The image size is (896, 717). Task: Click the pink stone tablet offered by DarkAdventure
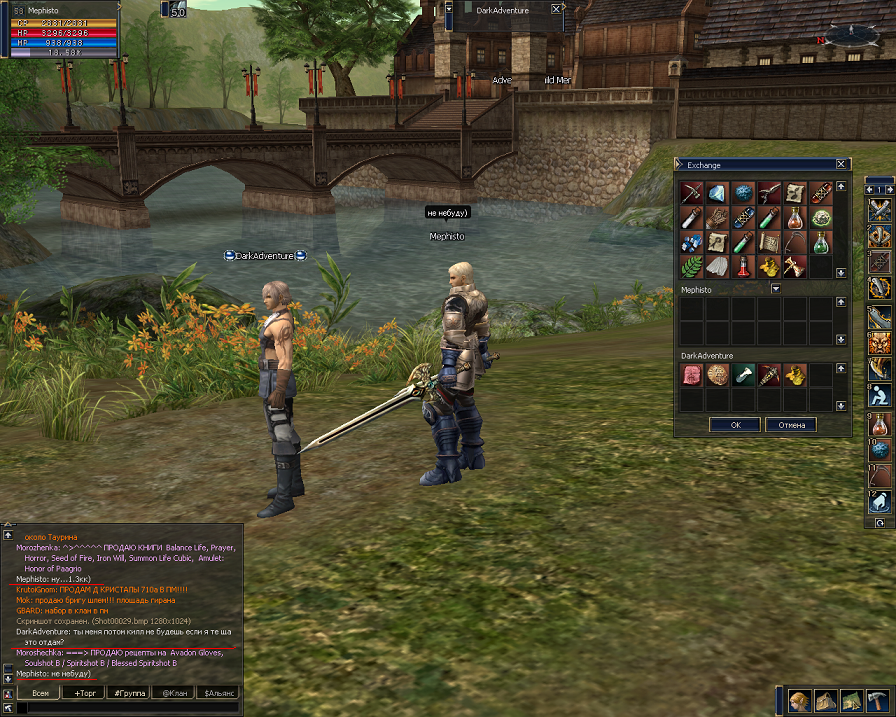point(691,375)
